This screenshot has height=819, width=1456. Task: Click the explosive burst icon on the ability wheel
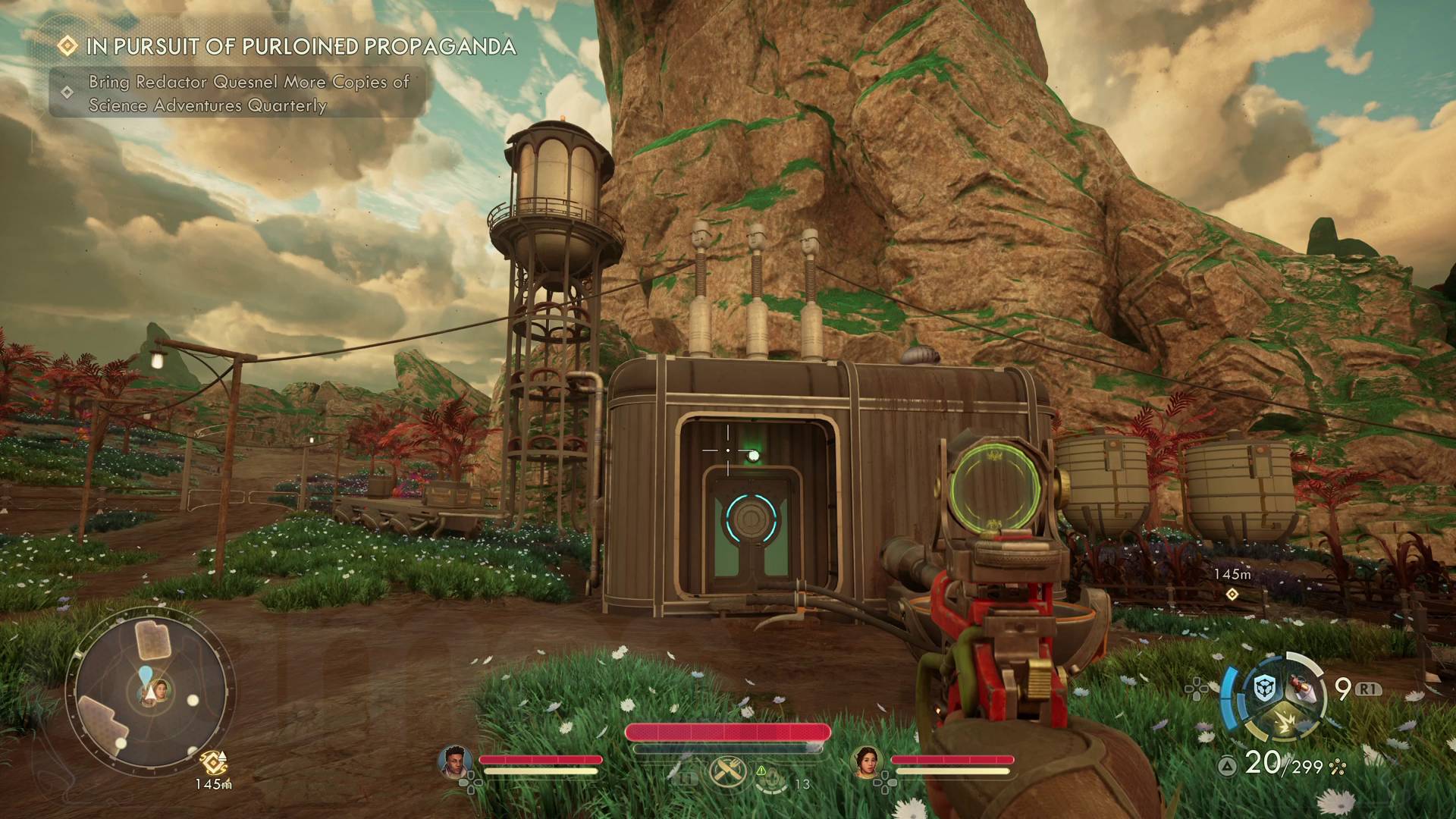point(1286,720)
